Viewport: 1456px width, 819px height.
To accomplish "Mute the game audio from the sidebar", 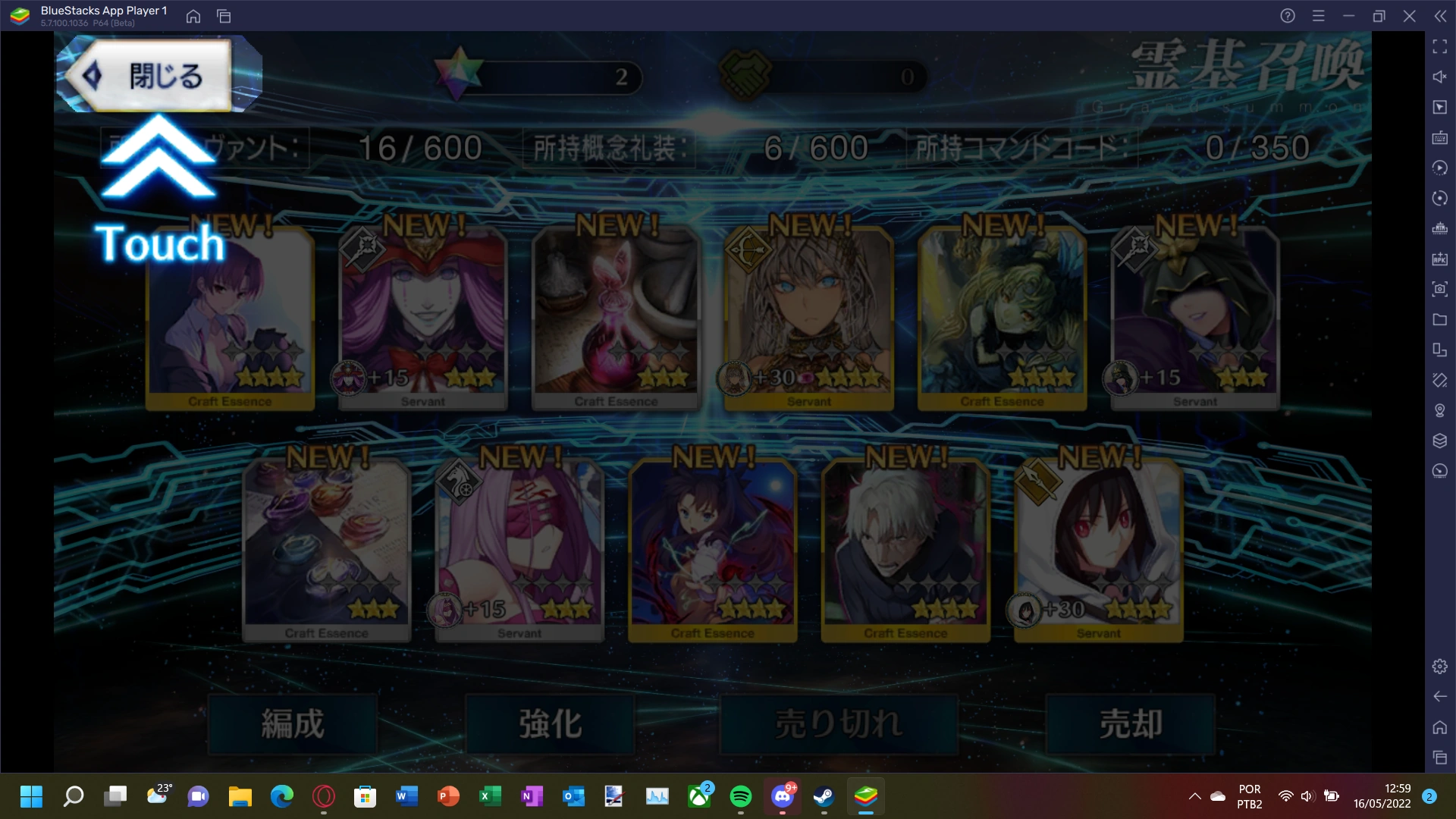I will pyautogui.click(x=1440, y=77).
